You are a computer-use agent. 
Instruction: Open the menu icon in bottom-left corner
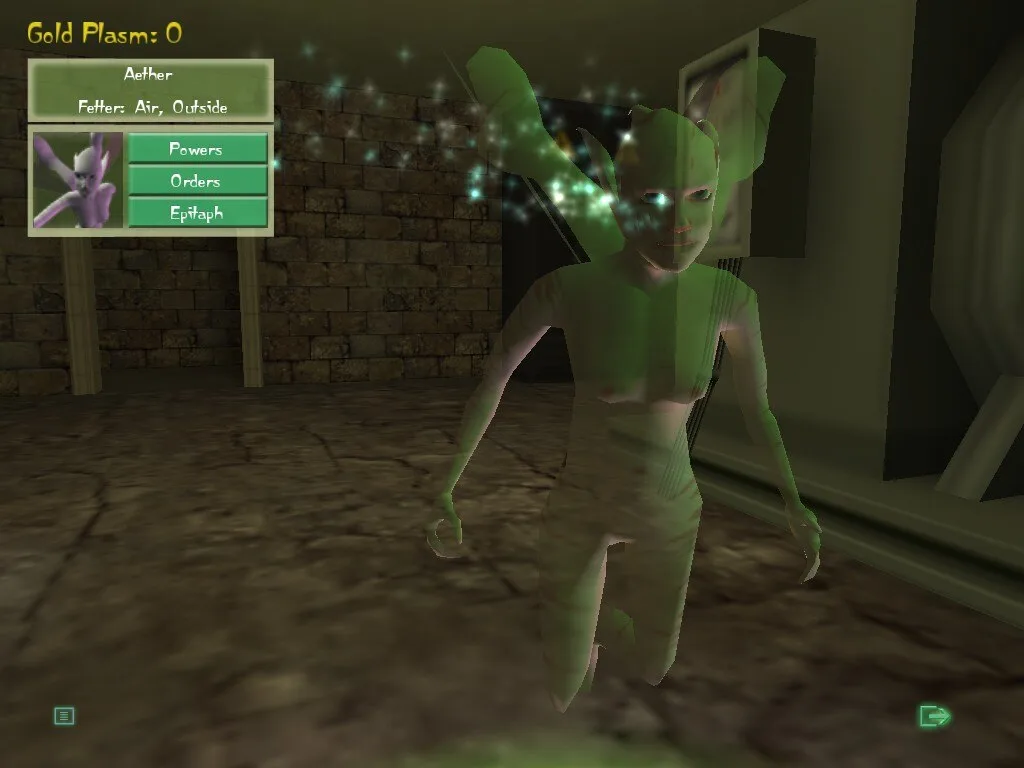click(x=64, y=715)
